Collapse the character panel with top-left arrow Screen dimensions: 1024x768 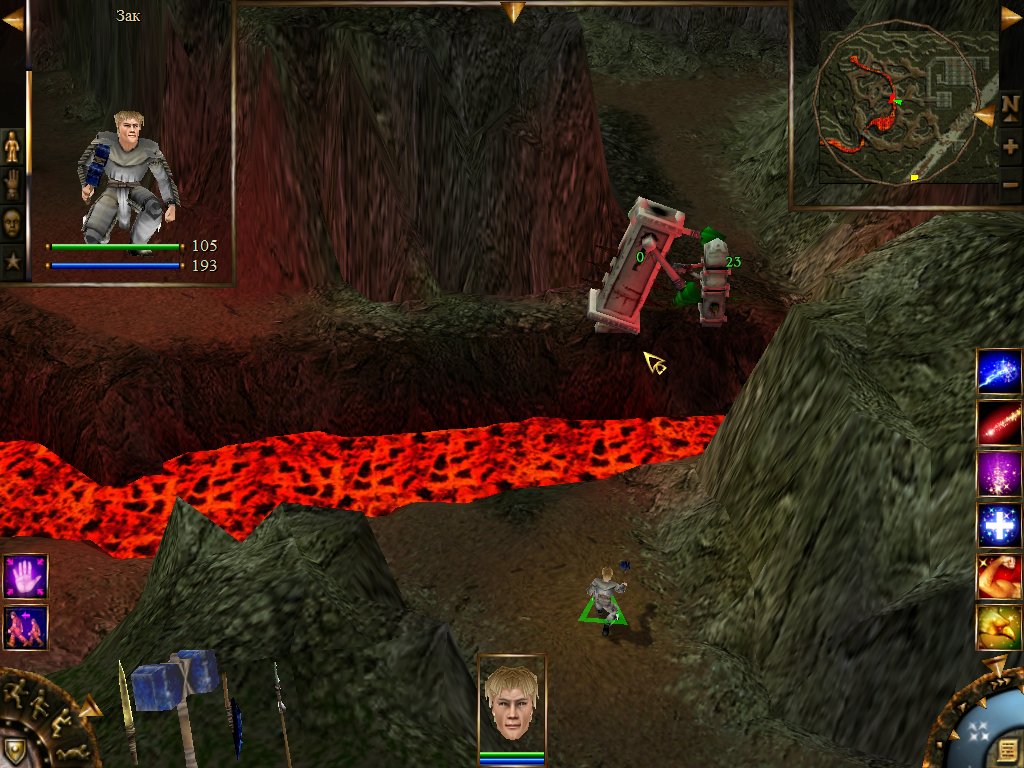click(x=12, y=20)
